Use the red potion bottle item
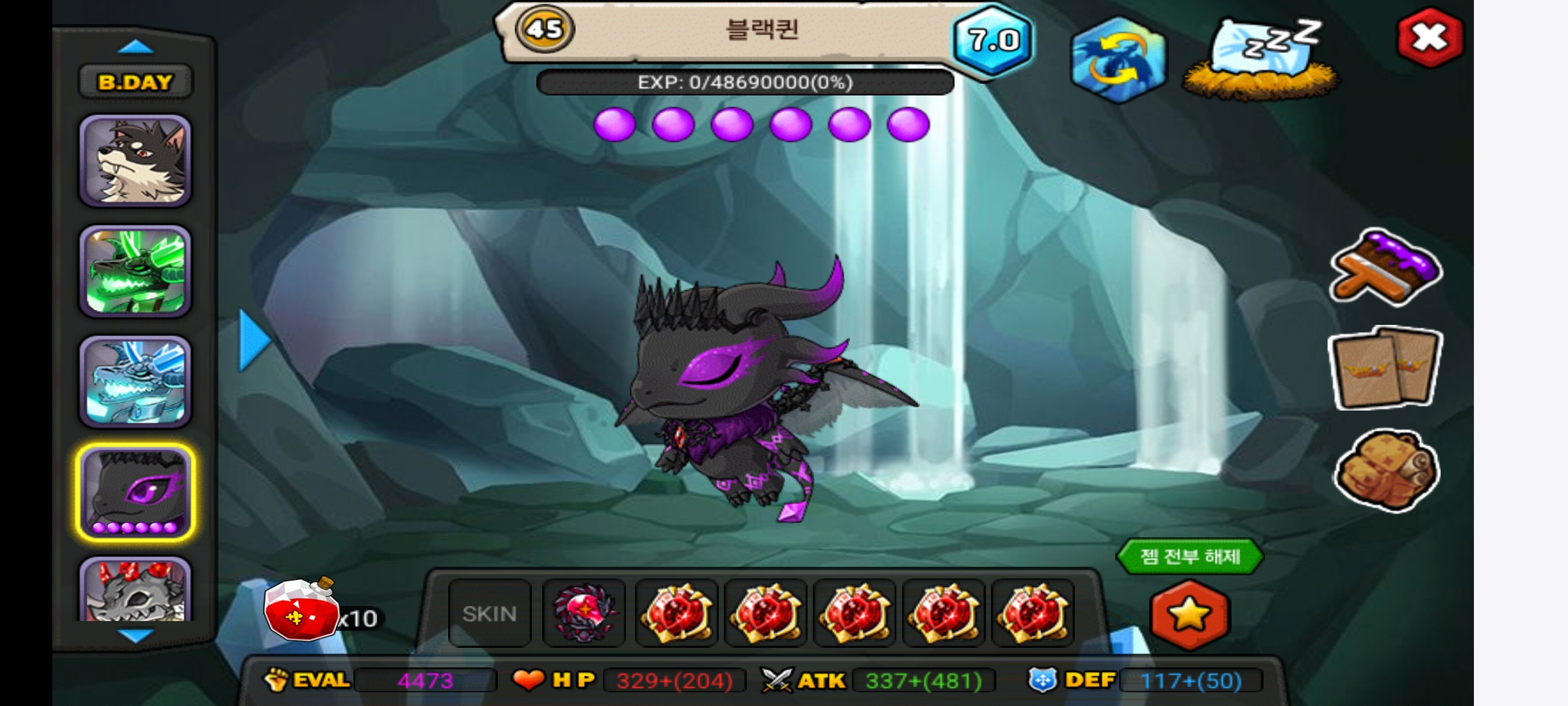This screenshot has width=1568, height=706. 302,609
